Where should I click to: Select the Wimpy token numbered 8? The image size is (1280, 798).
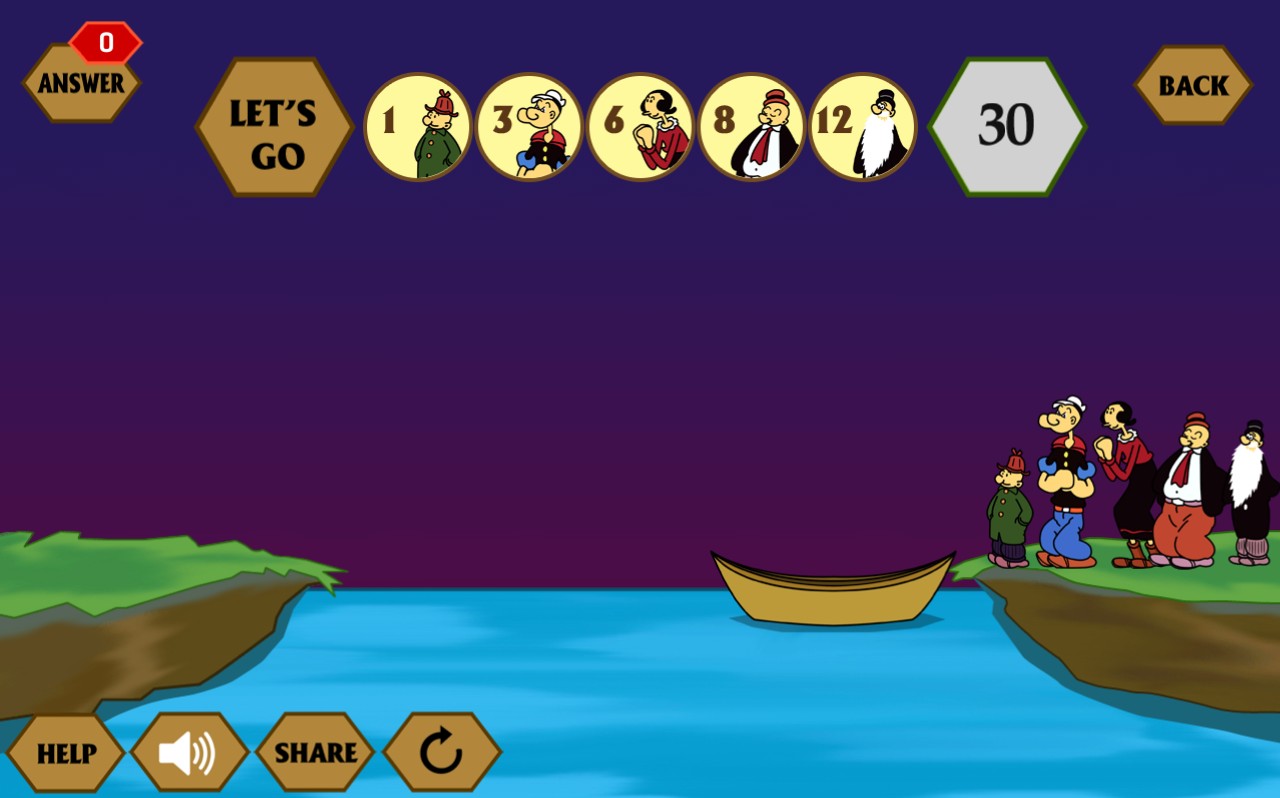751,127
